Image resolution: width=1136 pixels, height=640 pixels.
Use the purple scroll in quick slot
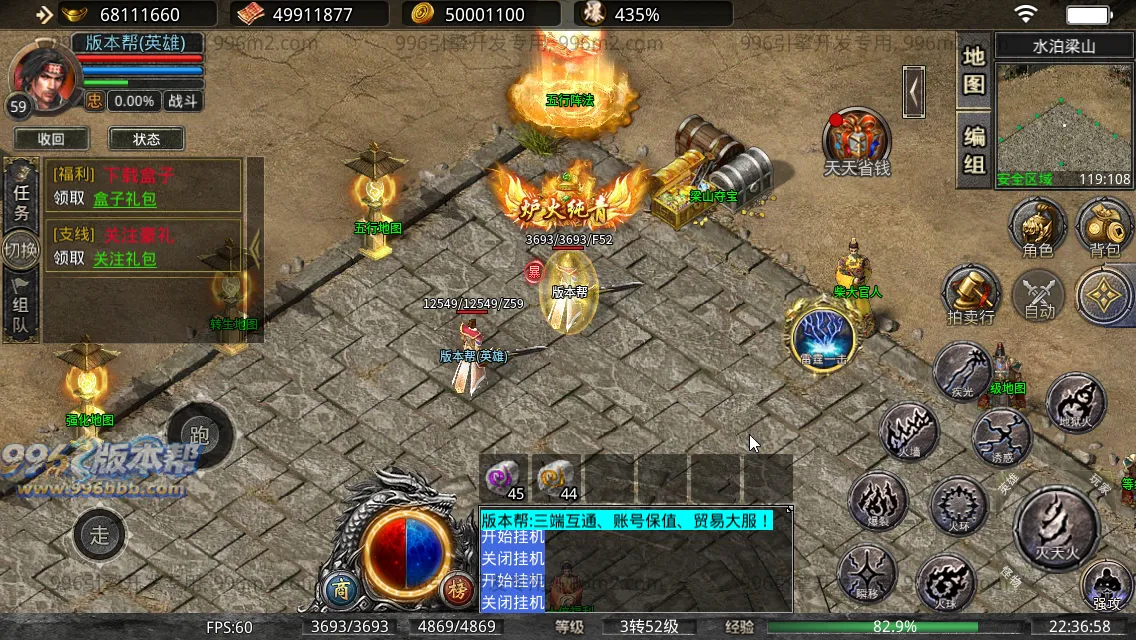[x=504, y=479]
